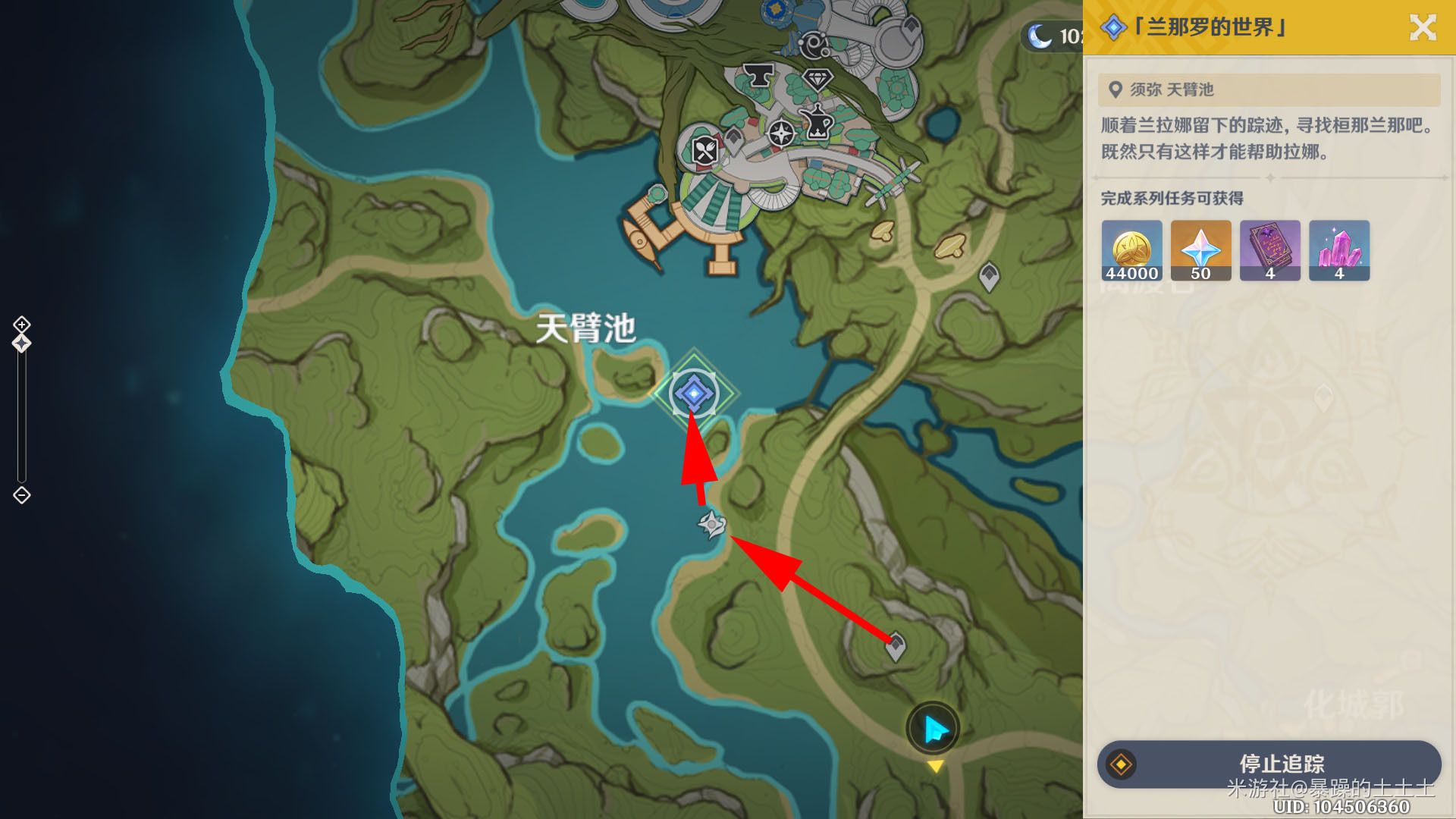
Task: Click the zoom-in icon above the map slider
Action: point(20,324)
